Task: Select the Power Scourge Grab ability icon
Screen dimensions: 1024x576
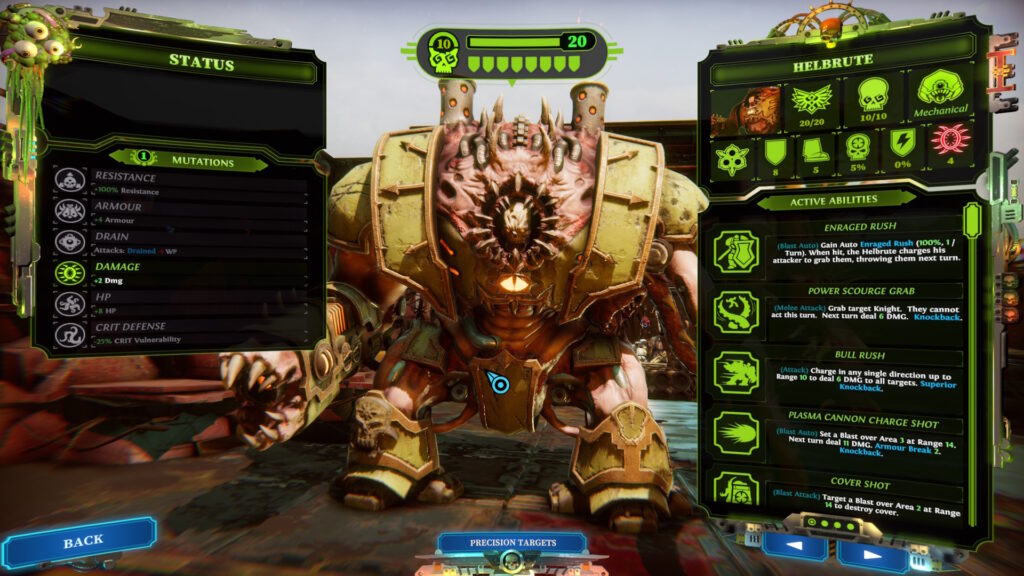Action: point(736,312)
